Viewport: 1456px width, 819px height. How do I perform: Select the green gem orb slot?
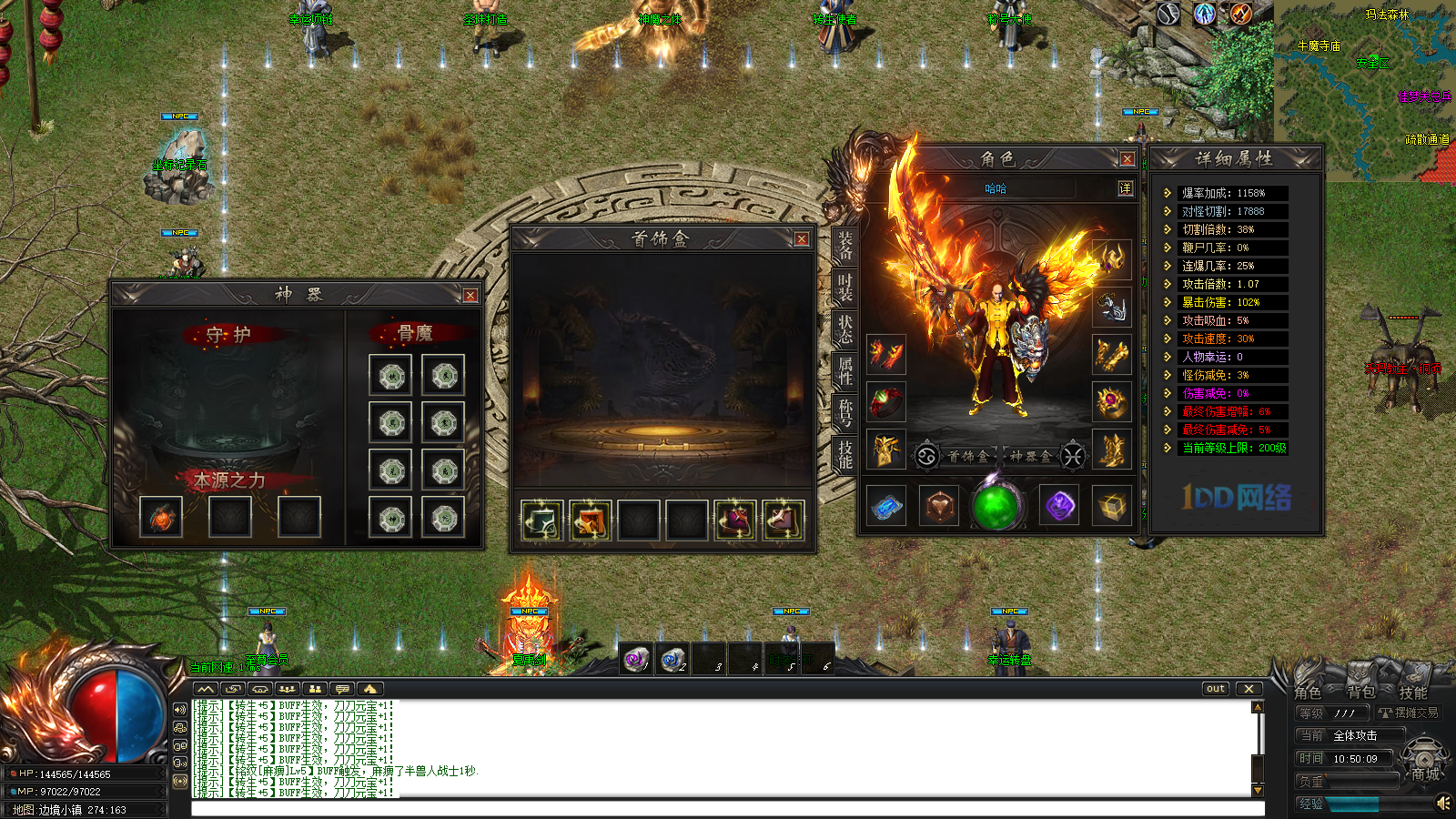point(996,507)
